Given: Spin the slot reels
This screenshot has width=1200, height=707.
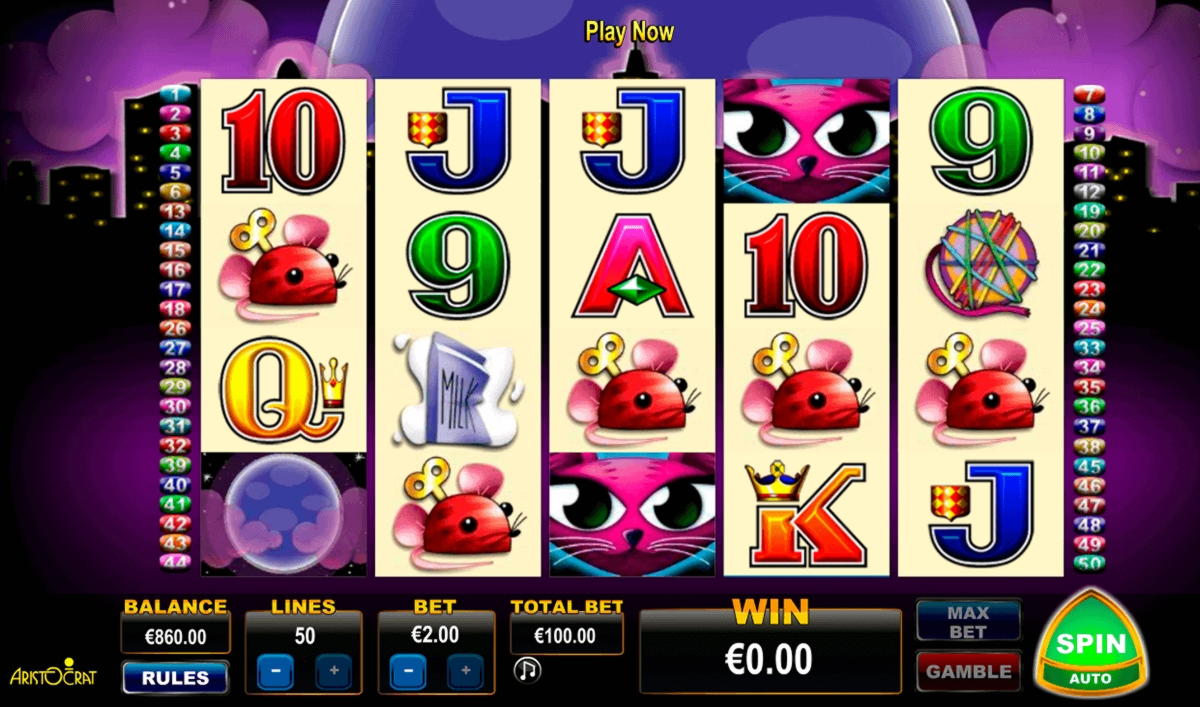Looking at the screenshot, I should 1092,643.
